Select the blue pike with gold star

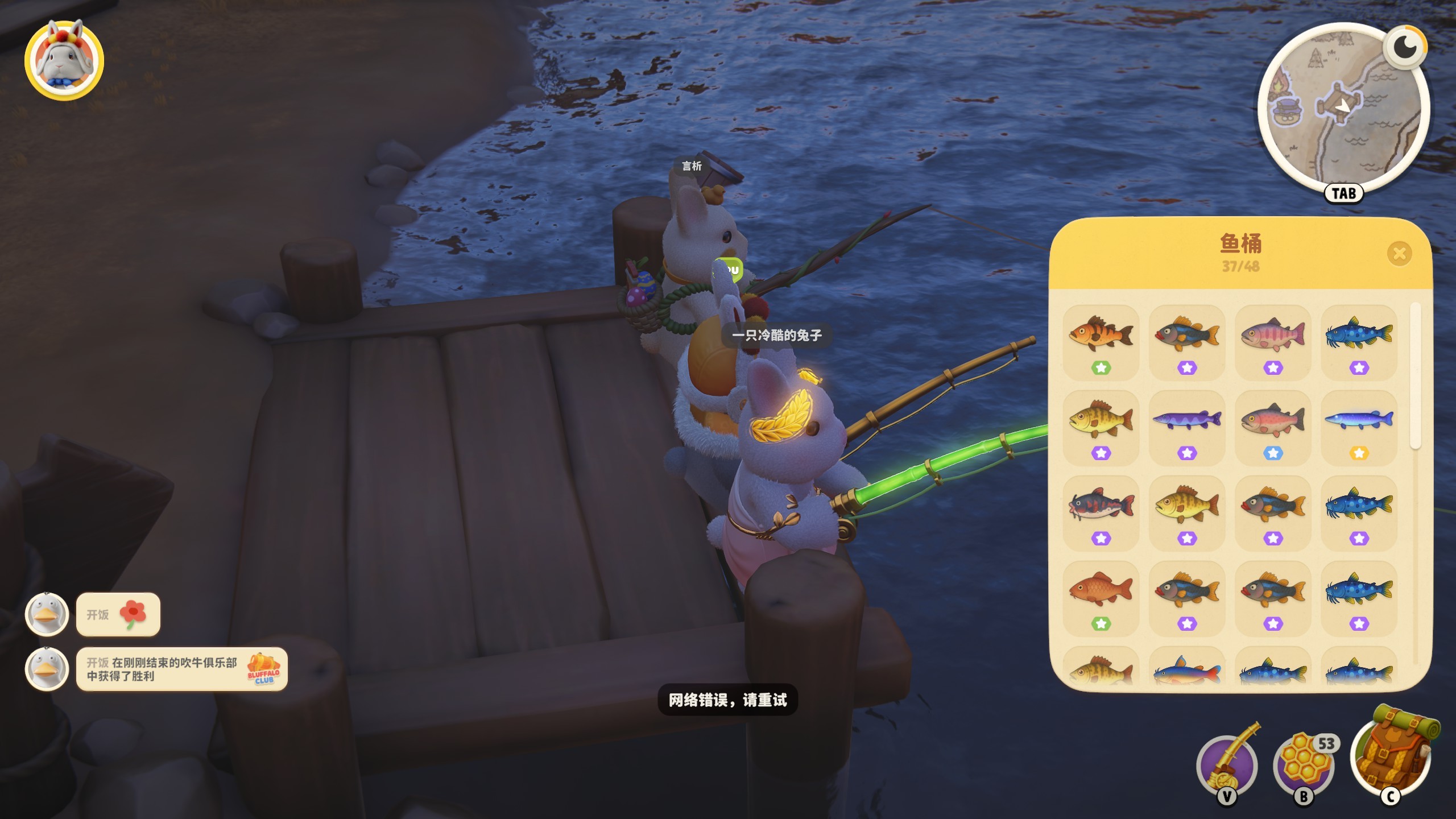click(x=1359, y=428)
